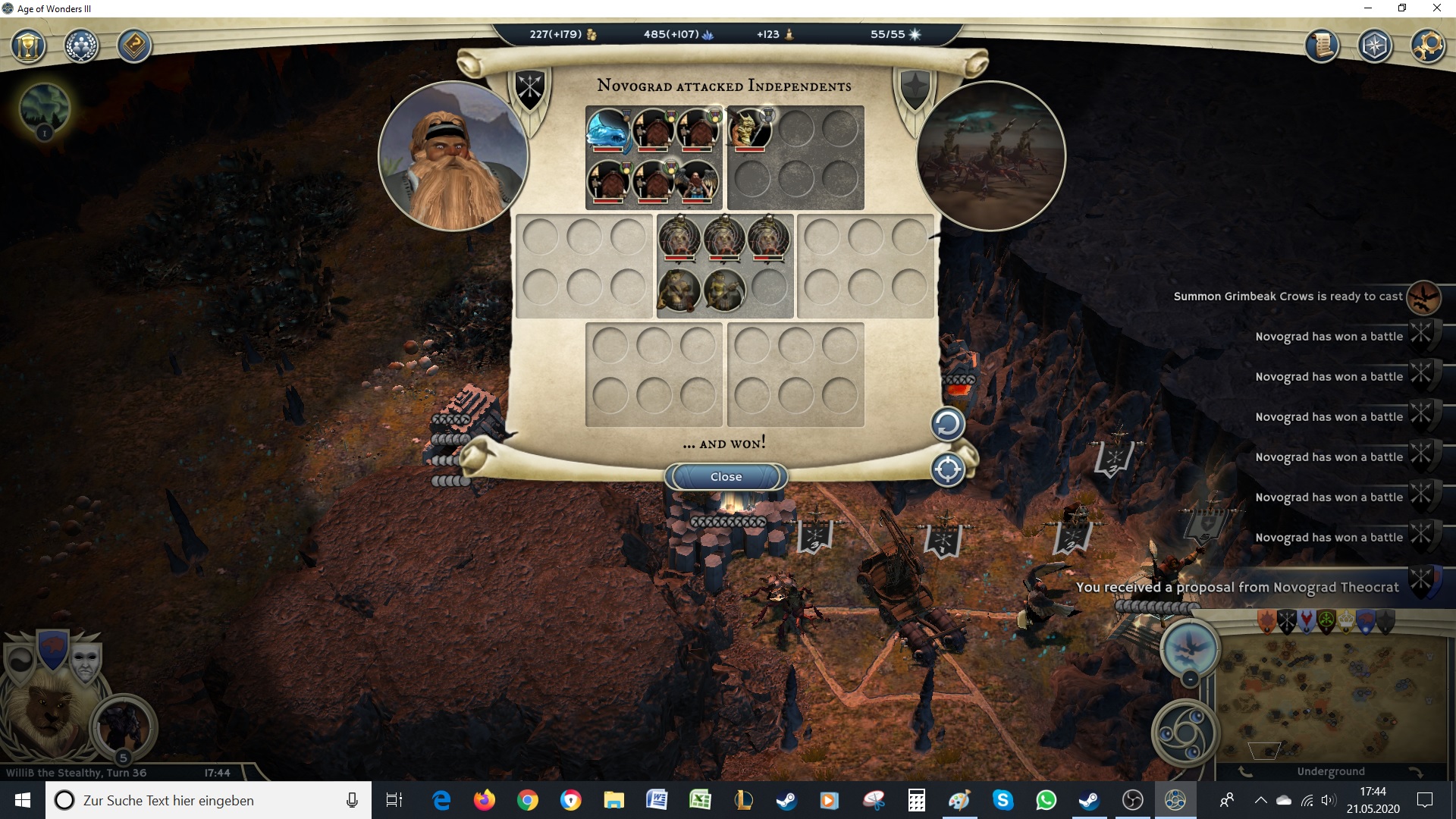Select the blue ghostly unit in attacker army
Image resolution: width=1456 pixels, height=819 pixels.
click(608, 130)
